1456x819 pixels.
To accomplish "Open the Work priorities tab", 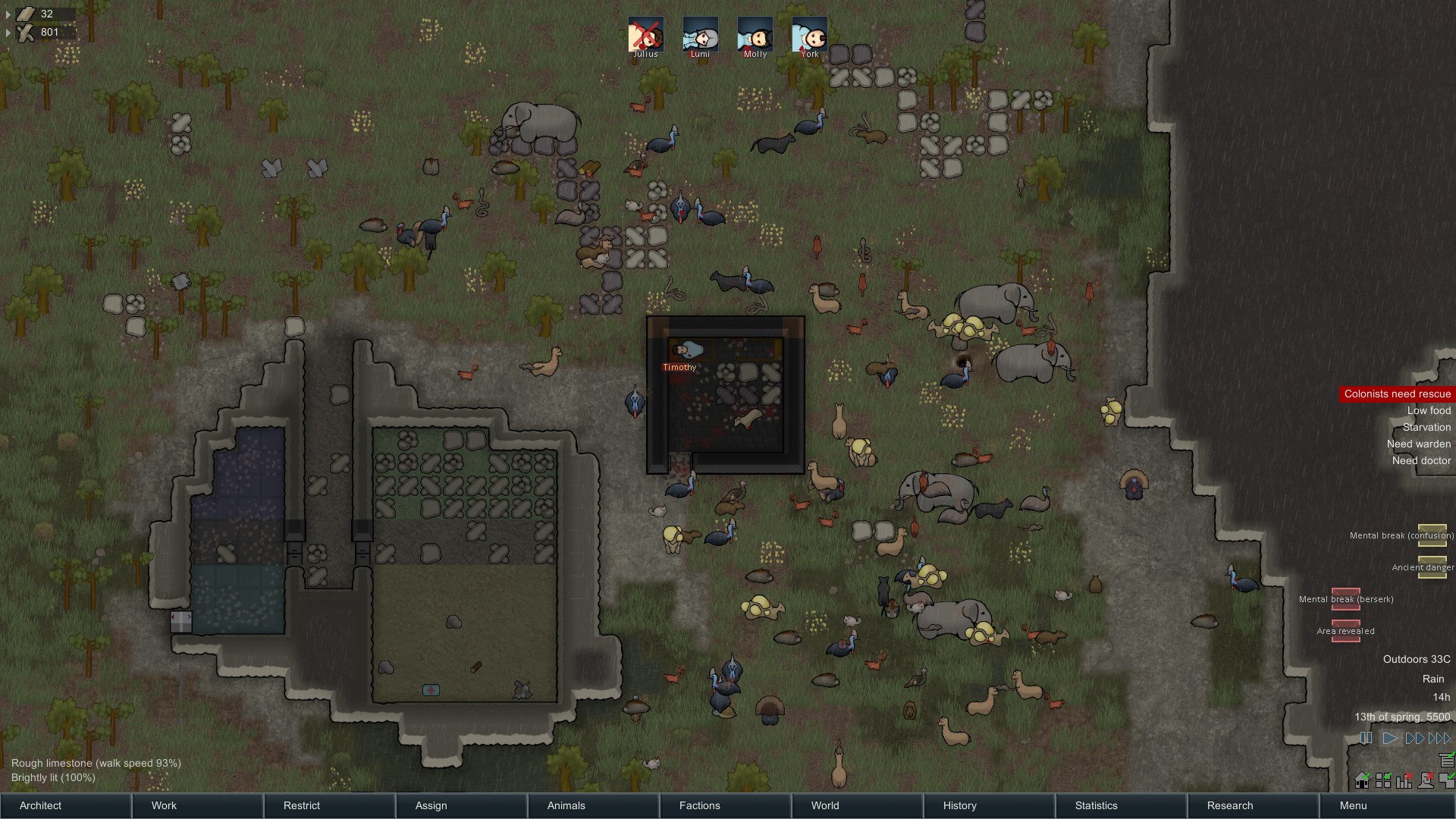I will point(164,805).
